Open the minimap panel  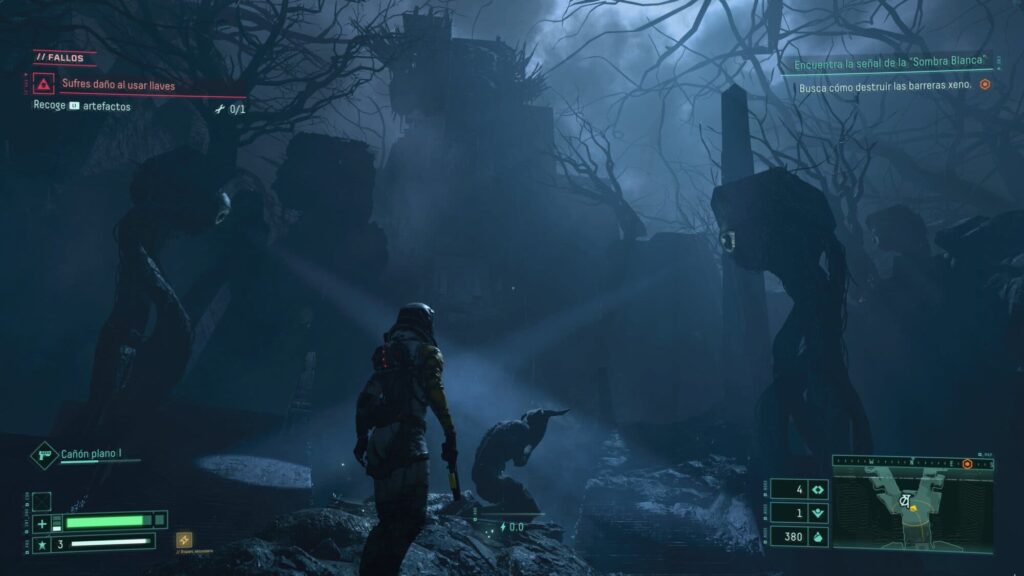[913, 510]
